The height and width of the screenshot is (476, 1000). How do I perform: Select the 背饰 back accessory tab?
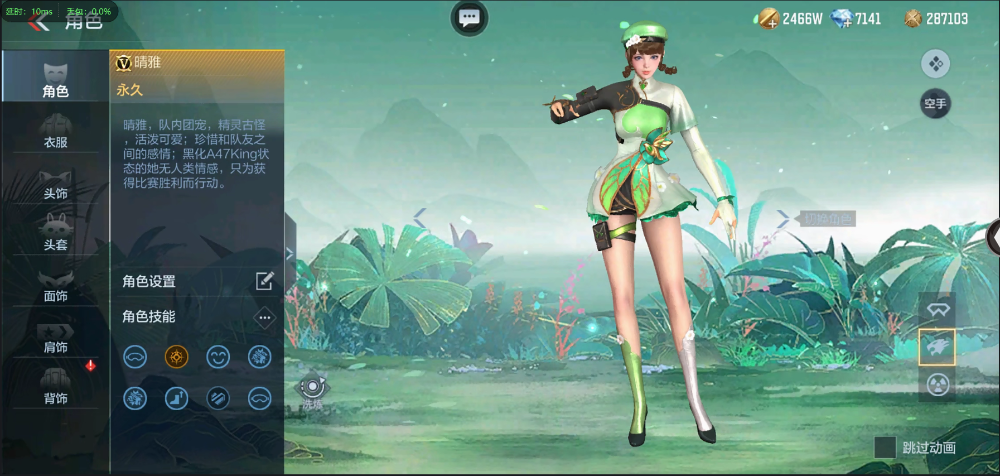(55, 386)
